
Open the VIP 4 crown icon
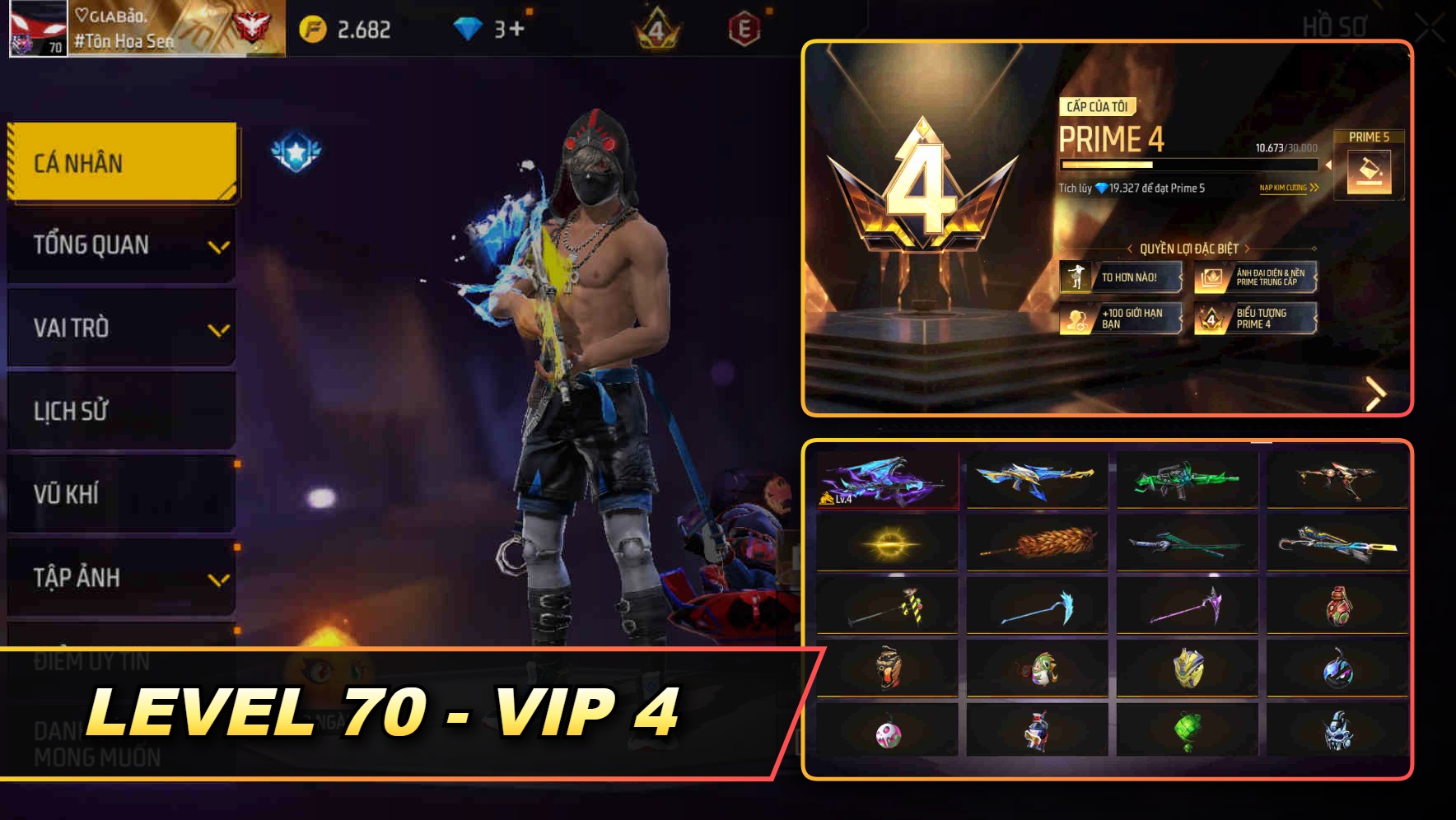(x=659, y=26)
